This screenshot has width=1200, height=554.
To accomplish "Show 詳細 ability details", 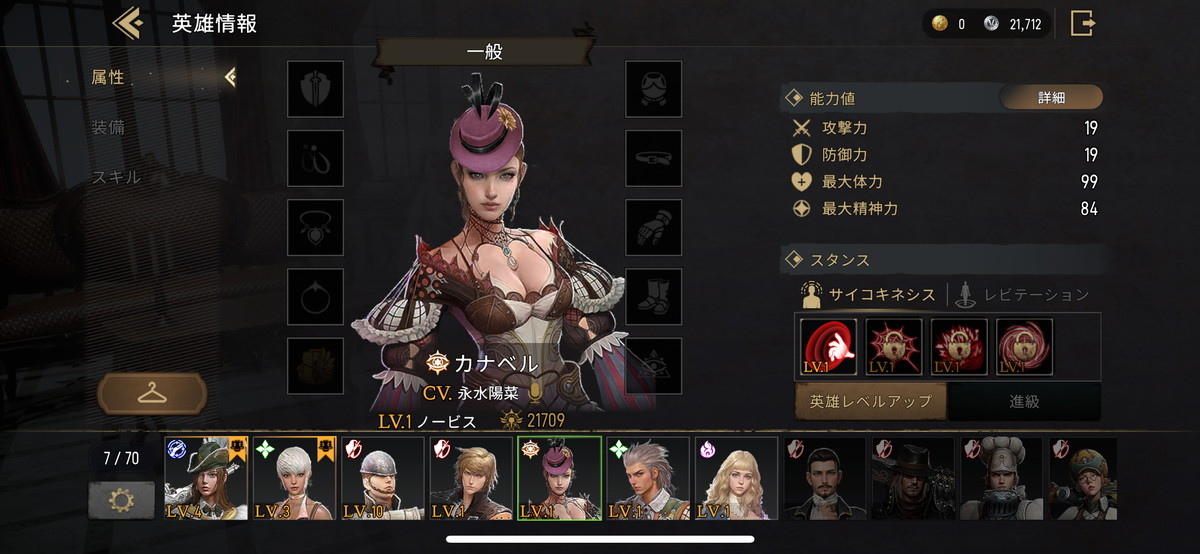I will click(x=1051, y=98).
